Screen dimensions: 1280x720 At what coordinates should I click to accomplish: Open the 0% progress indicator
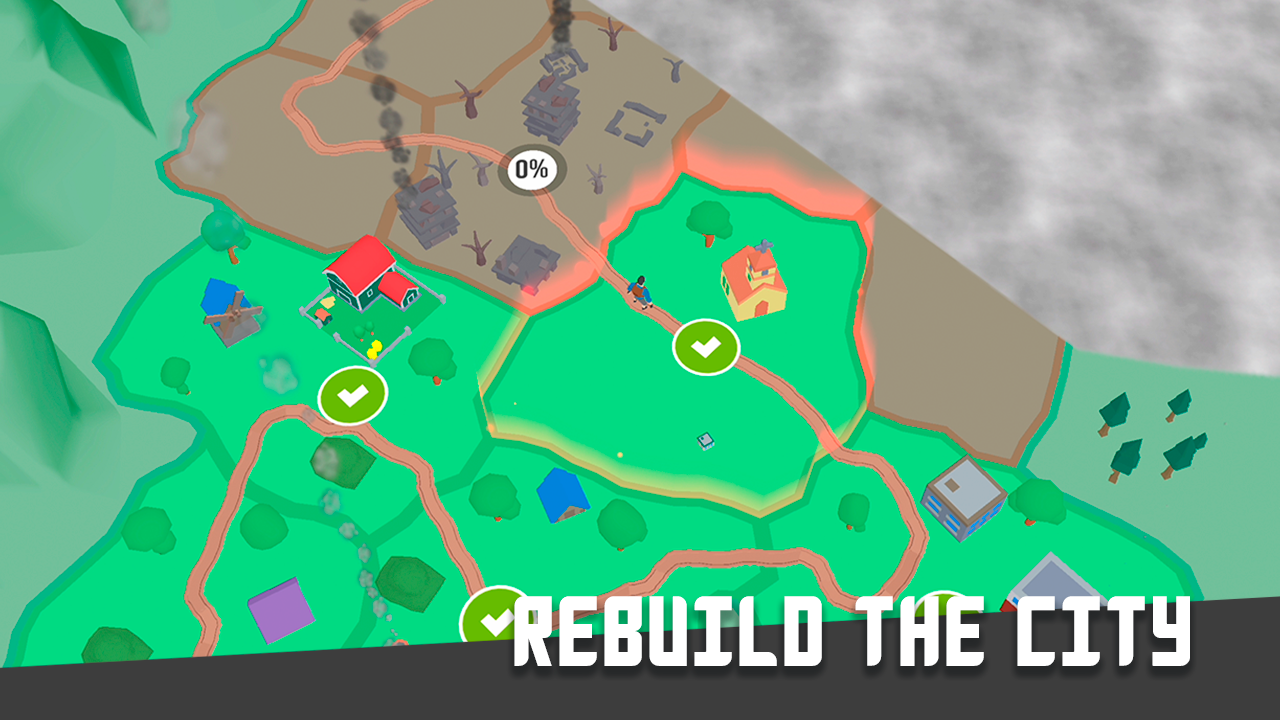[x=530, y=168]
